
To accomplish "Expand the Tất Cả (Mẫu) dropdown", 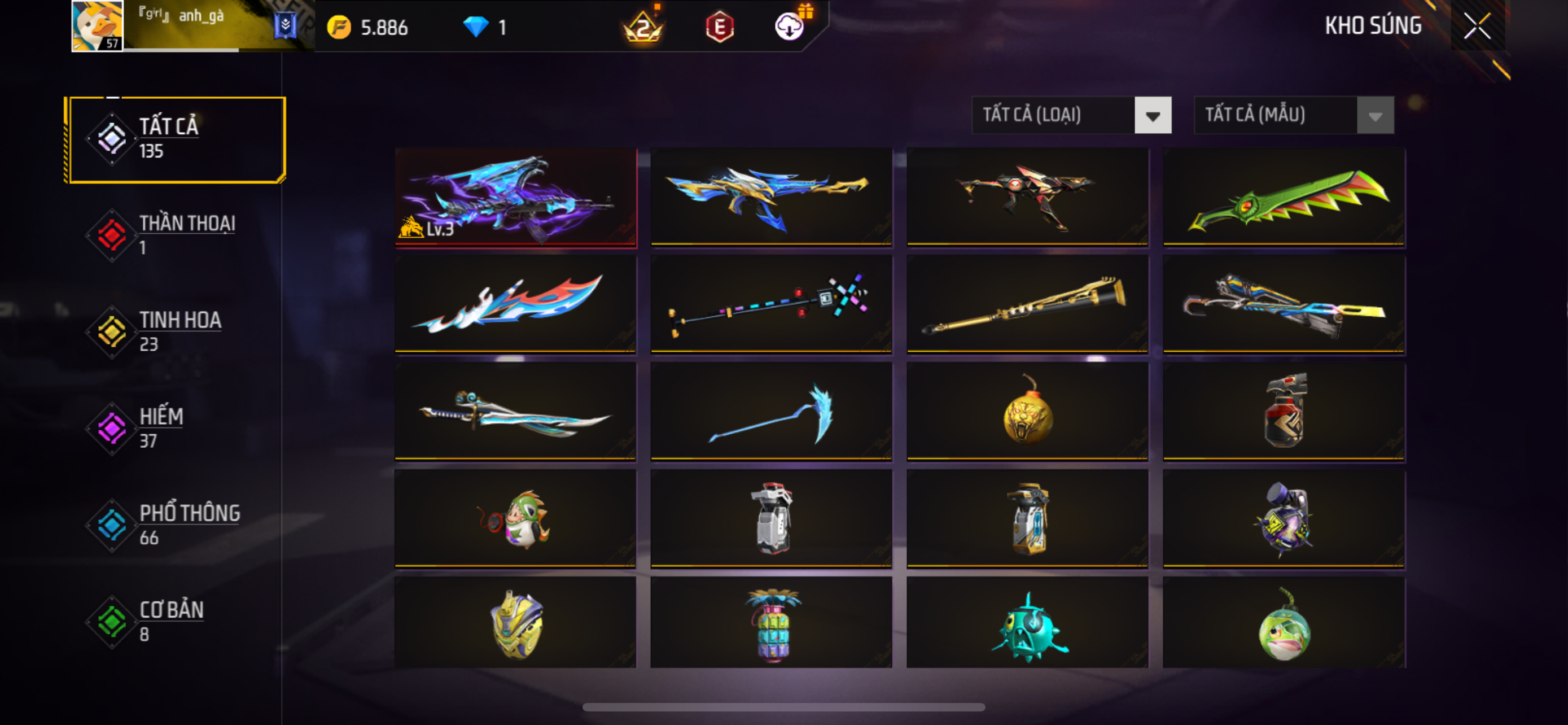I will pos(1294,115).
